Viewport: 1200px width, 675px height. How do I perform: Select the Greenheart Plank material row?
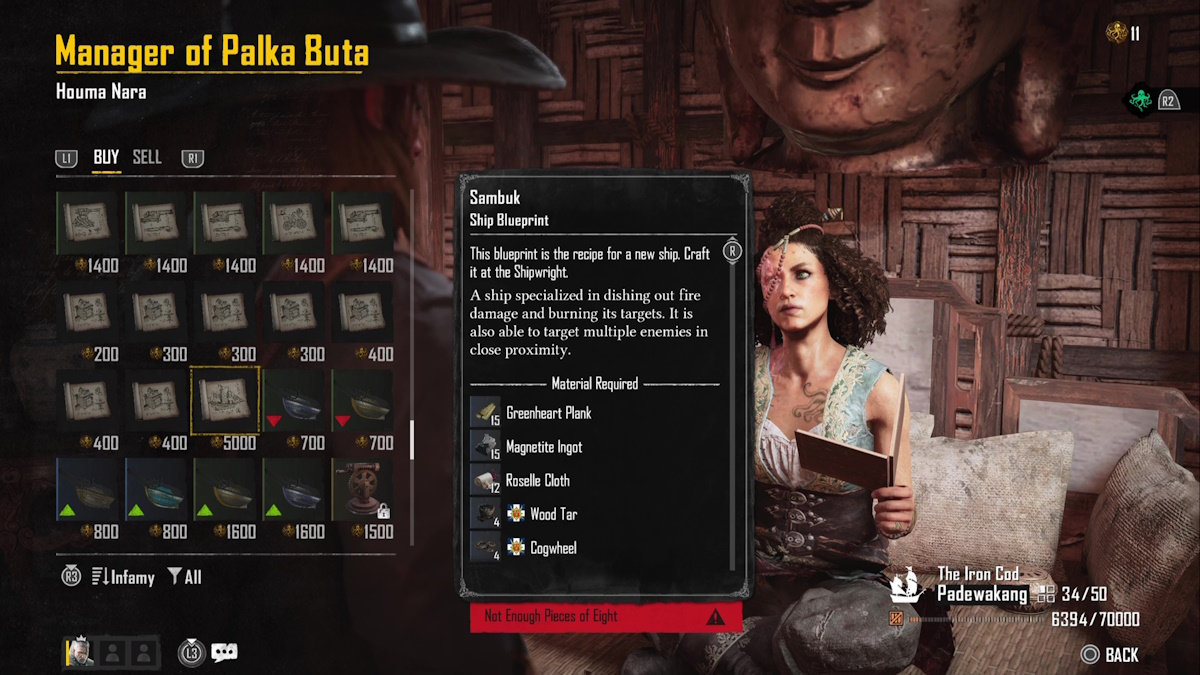tap(548, 413)
